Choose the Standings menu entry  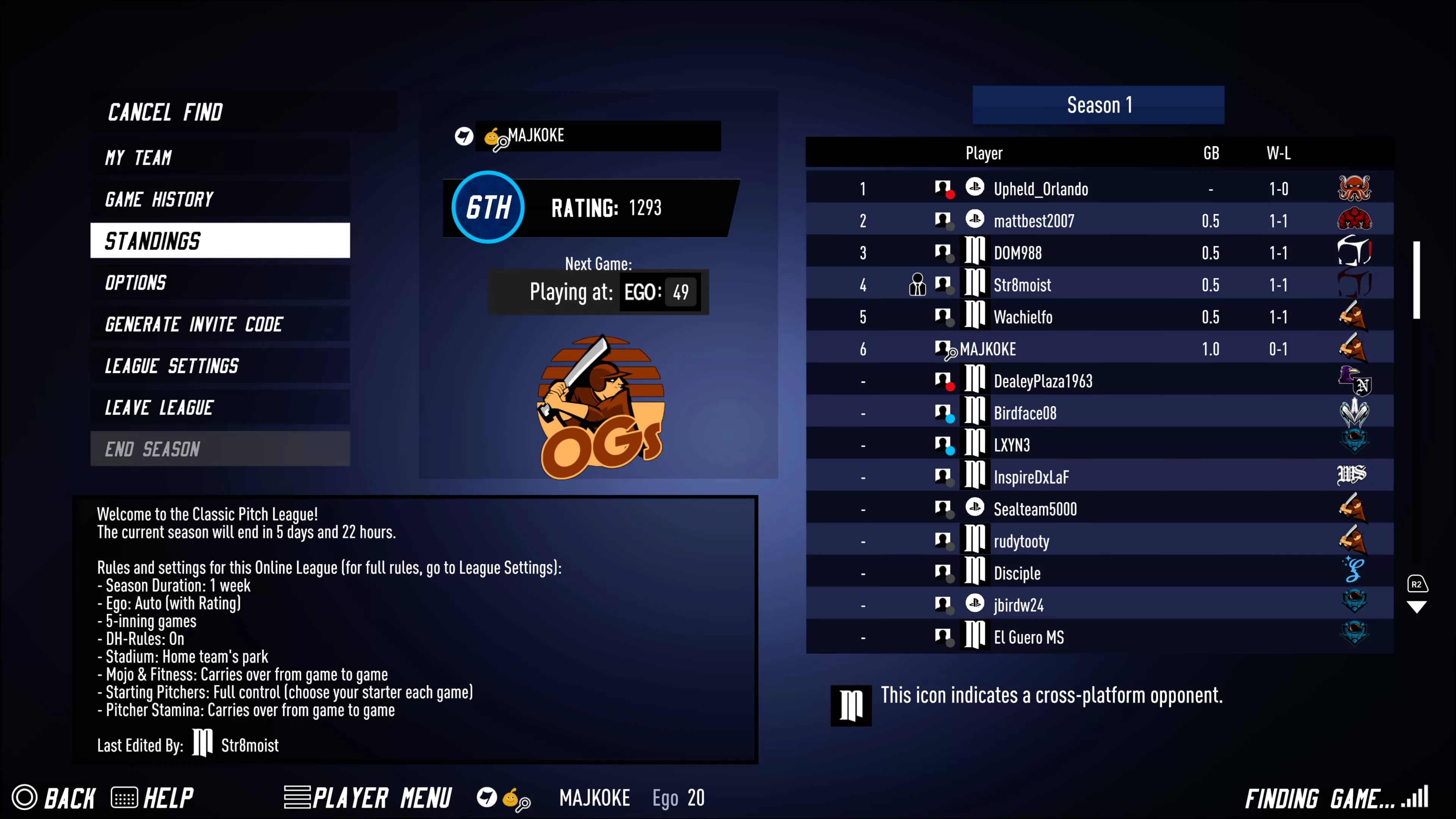[219, 241]
